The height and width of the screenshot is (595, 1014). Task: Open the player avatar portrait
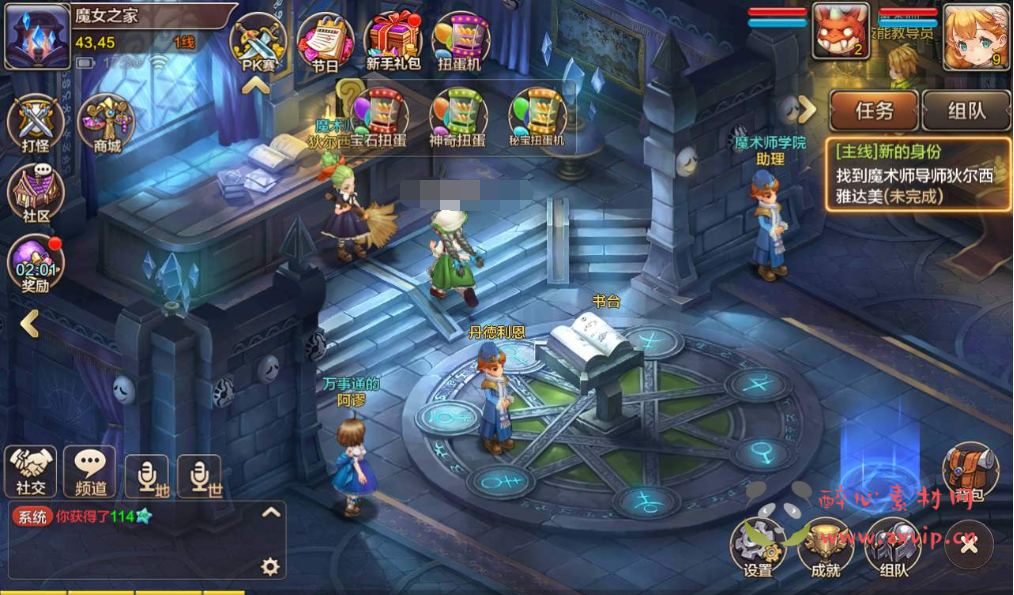tap(37, 36)
